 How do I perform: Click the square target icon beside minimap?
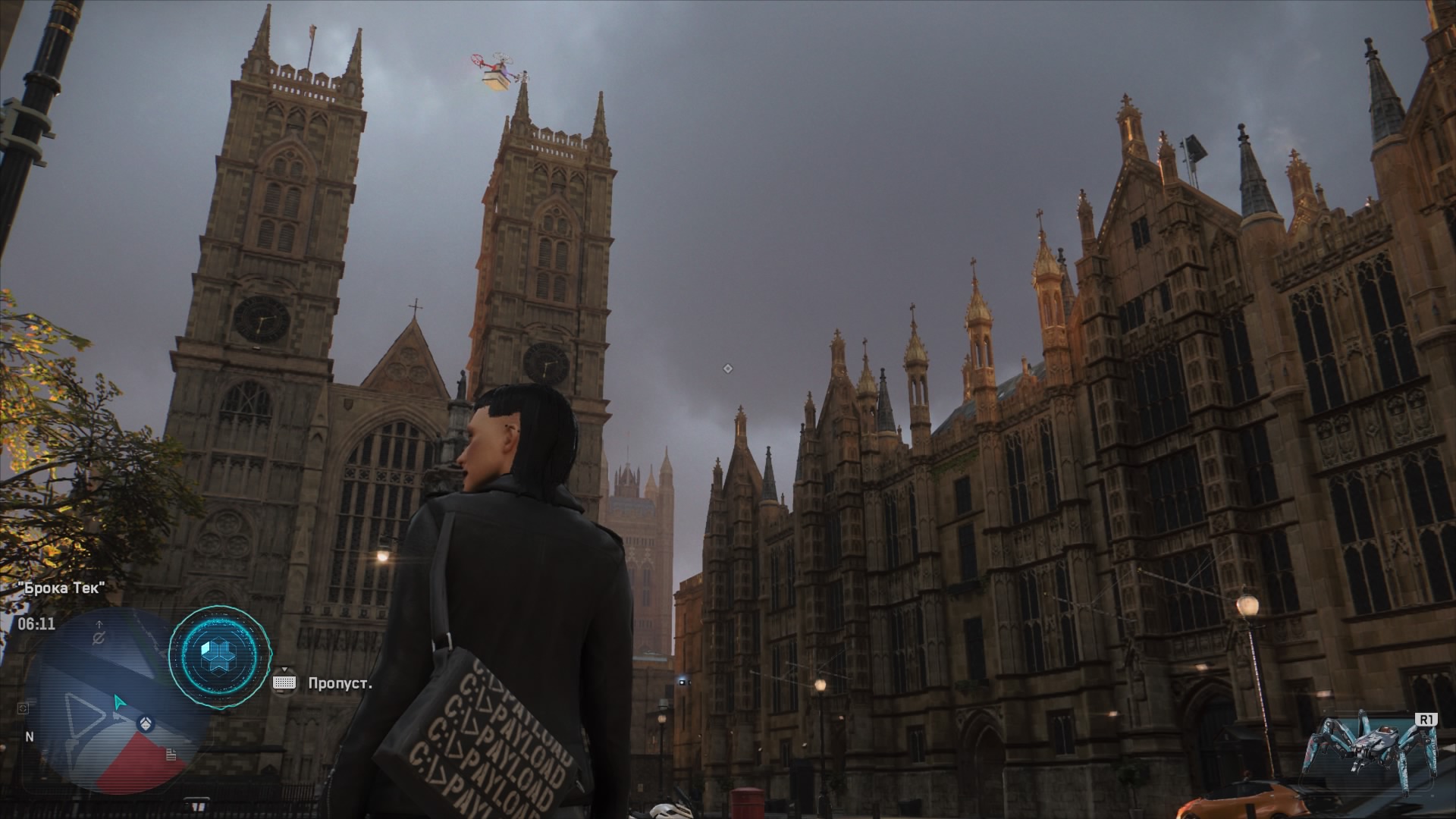(24, 708)
